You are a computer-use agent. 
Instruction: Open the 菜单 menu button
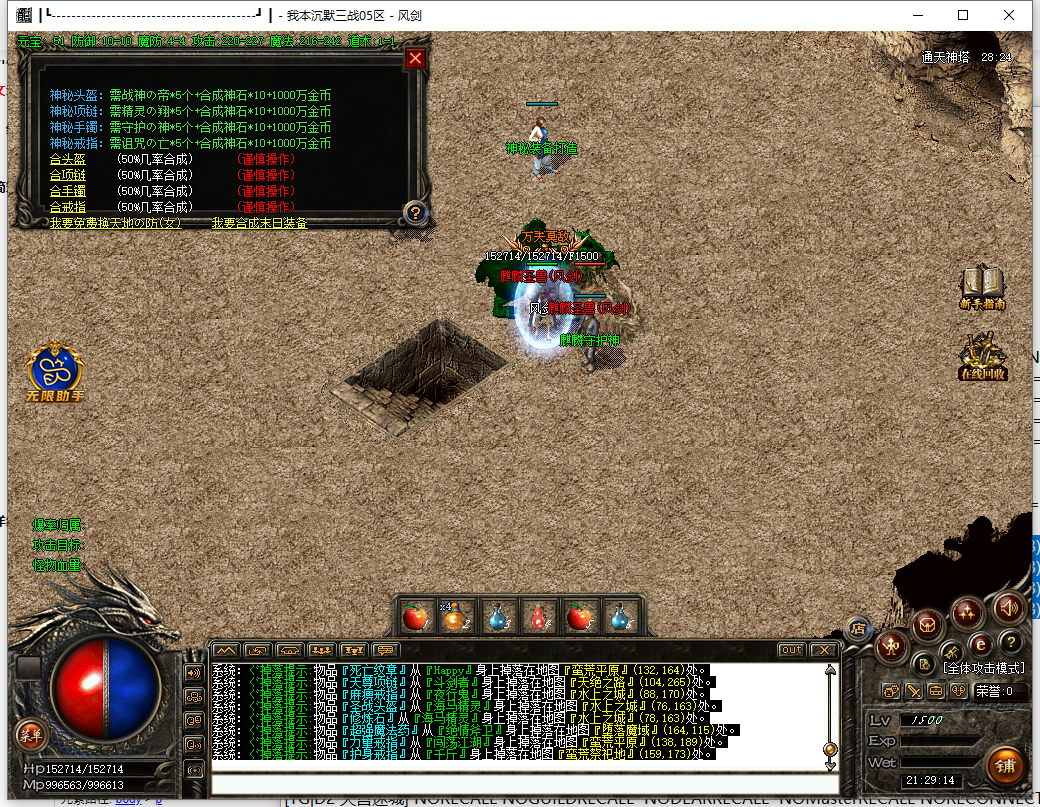click(30, 734)
